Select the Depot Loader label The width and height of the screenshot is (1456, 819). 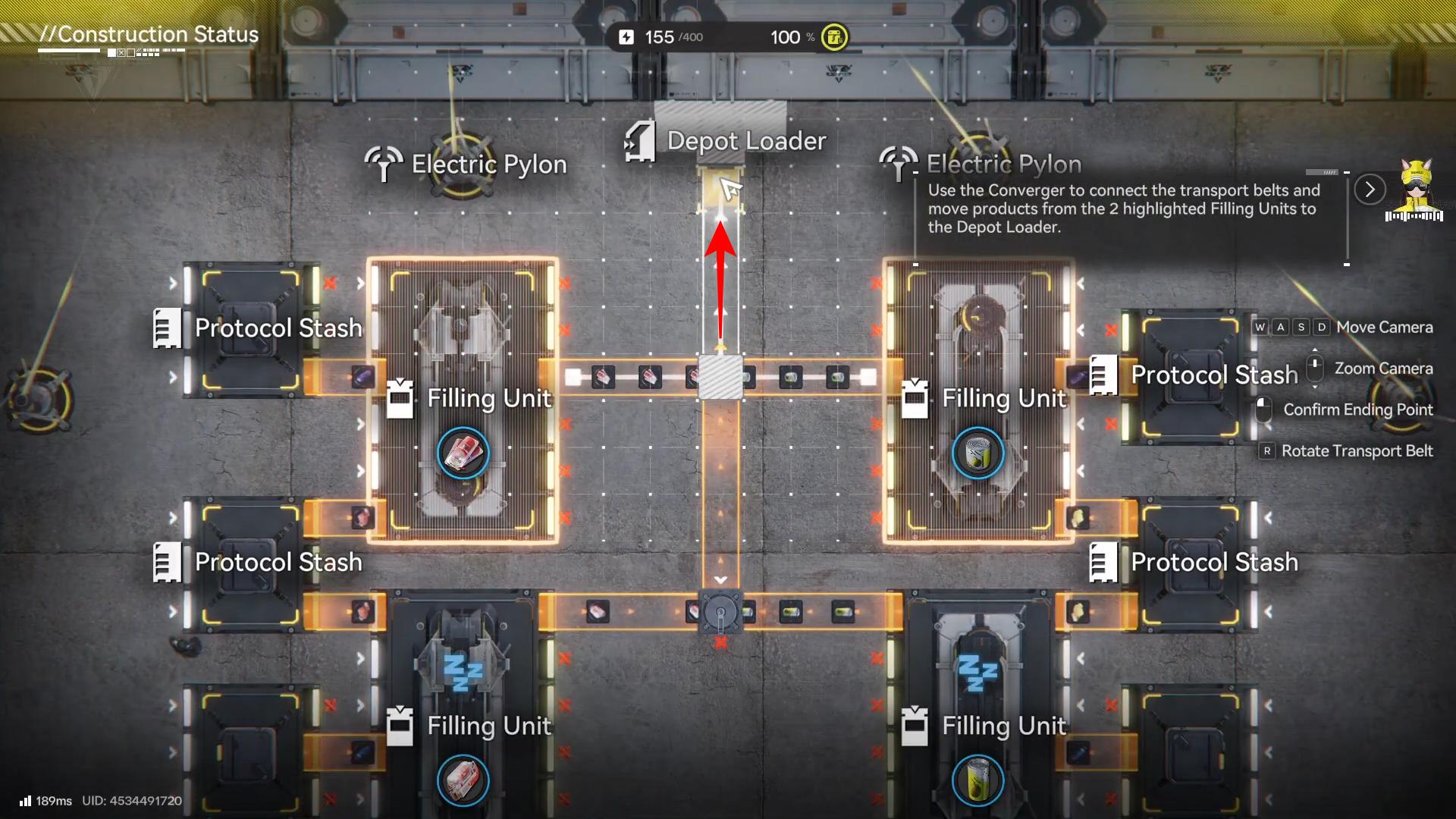coord(745,141)
